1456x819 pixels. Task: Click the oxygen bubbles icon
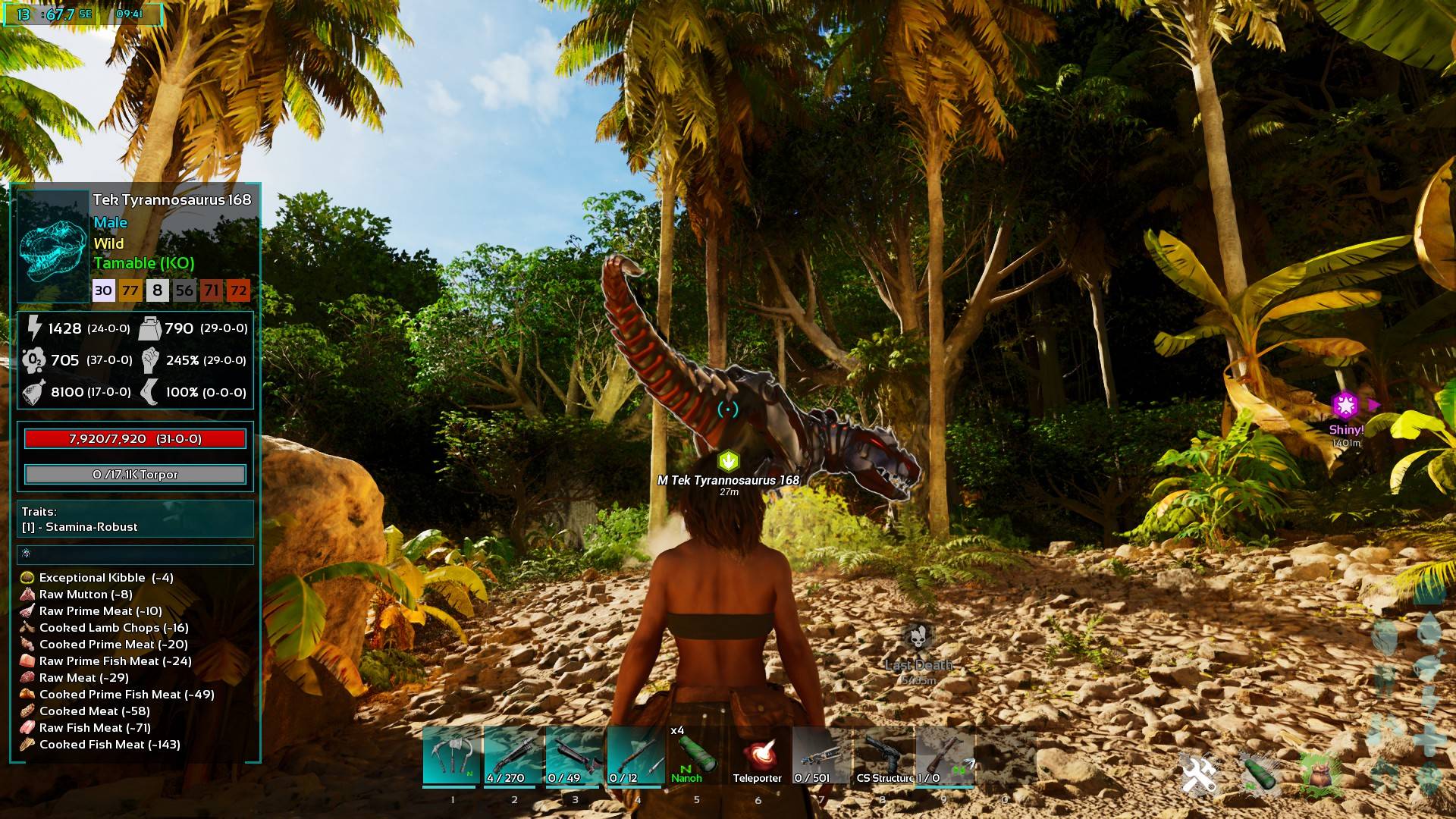[x=33, y=361]
